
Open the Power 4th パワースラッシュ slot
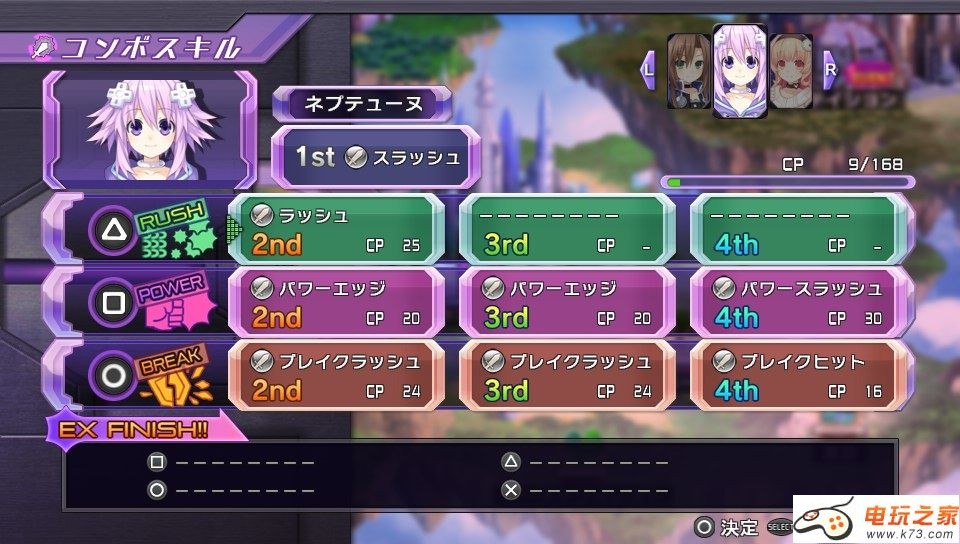pos(800,303)
